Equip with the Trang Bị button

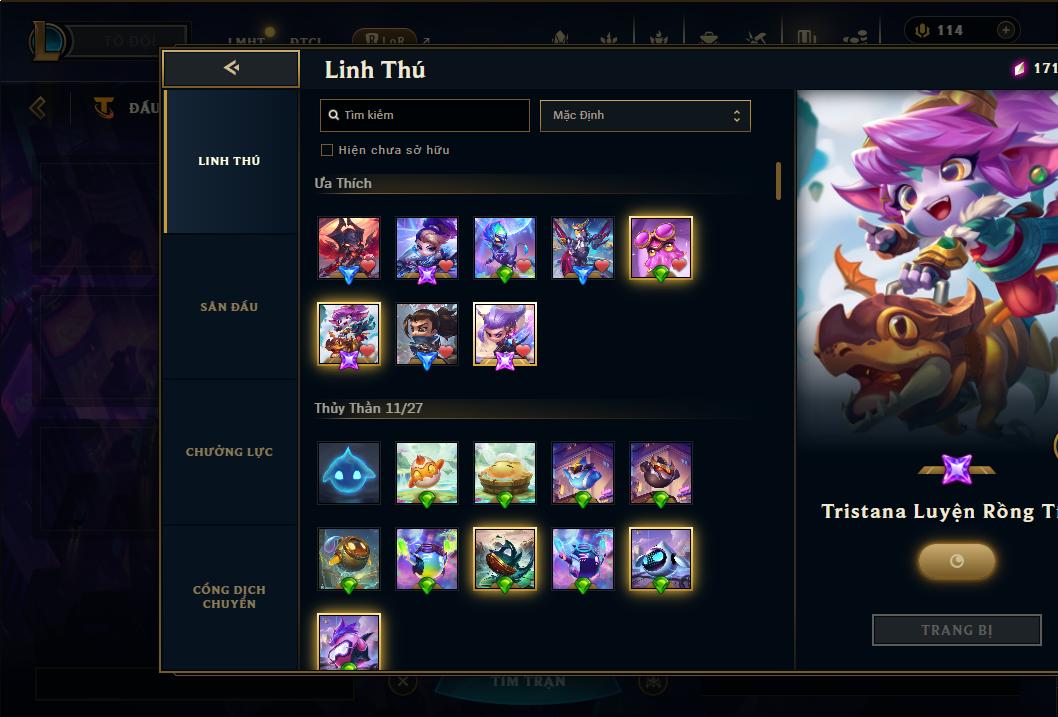[956, 630]
